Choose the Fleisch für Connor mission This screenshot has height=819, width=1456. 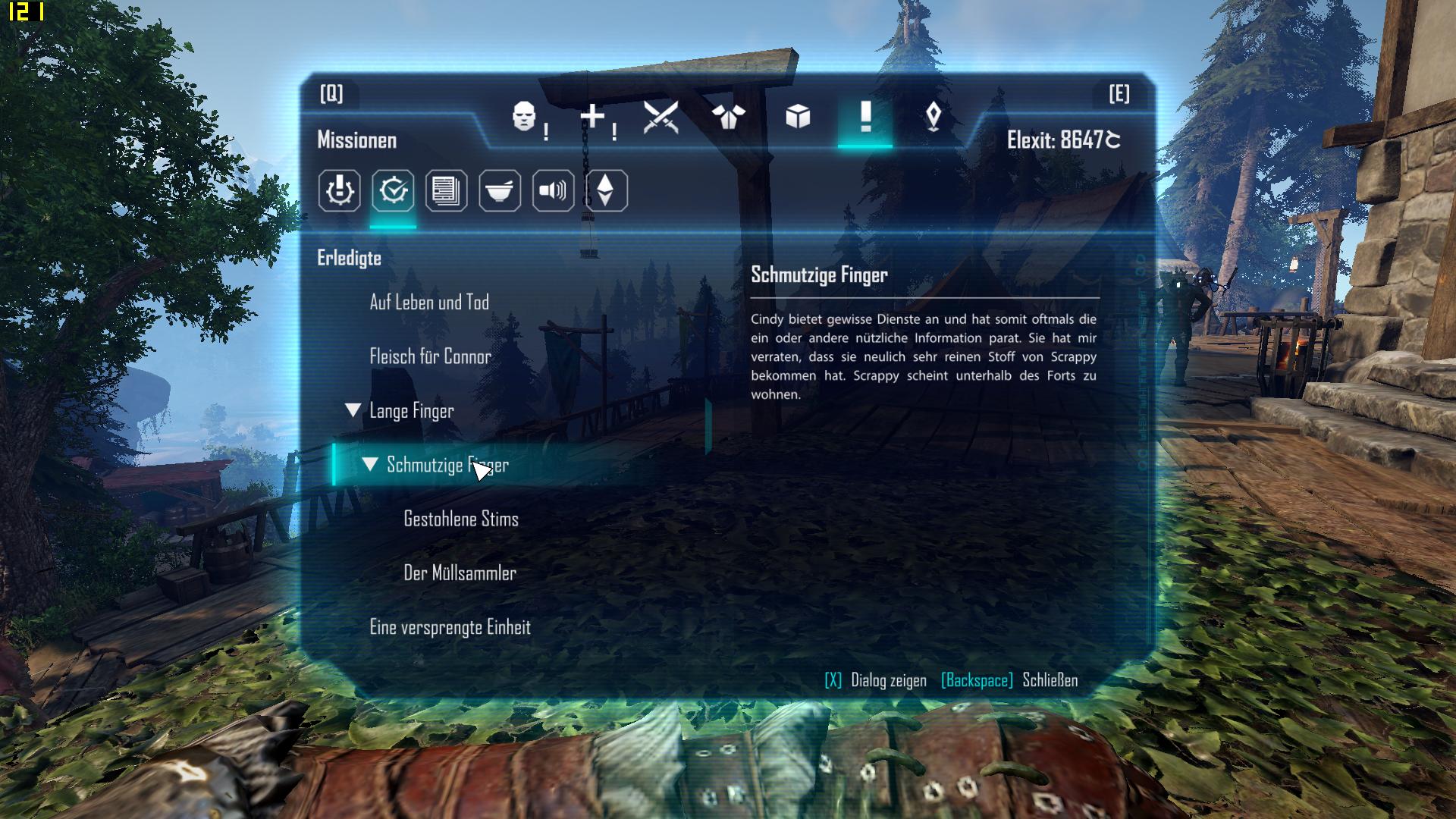(x=430, y=356)
